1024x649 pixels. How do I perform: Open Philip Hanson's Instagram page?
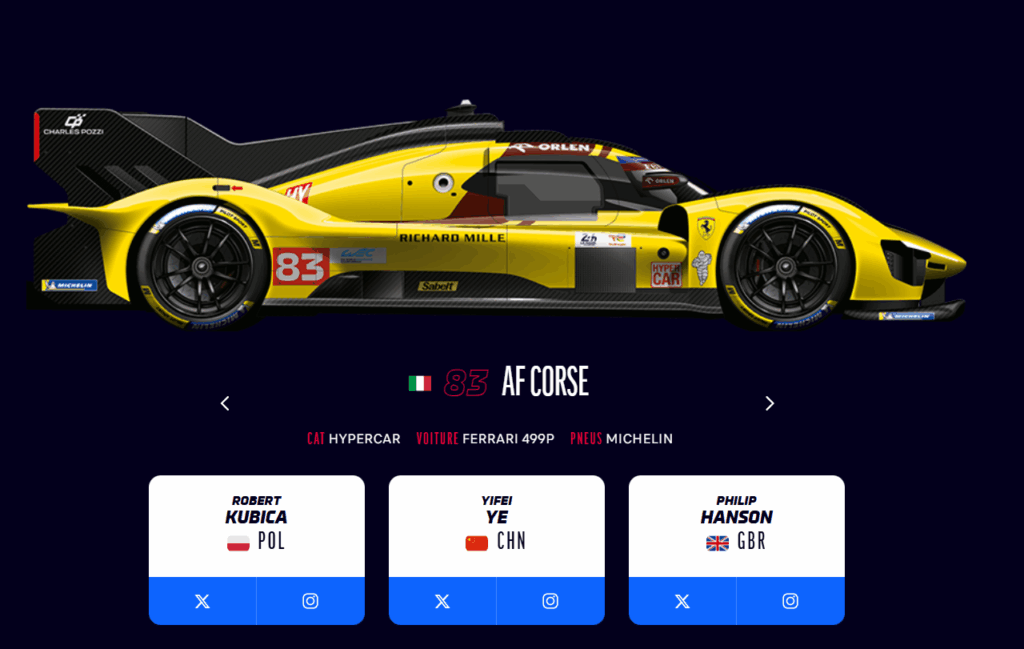coord(790,601)
